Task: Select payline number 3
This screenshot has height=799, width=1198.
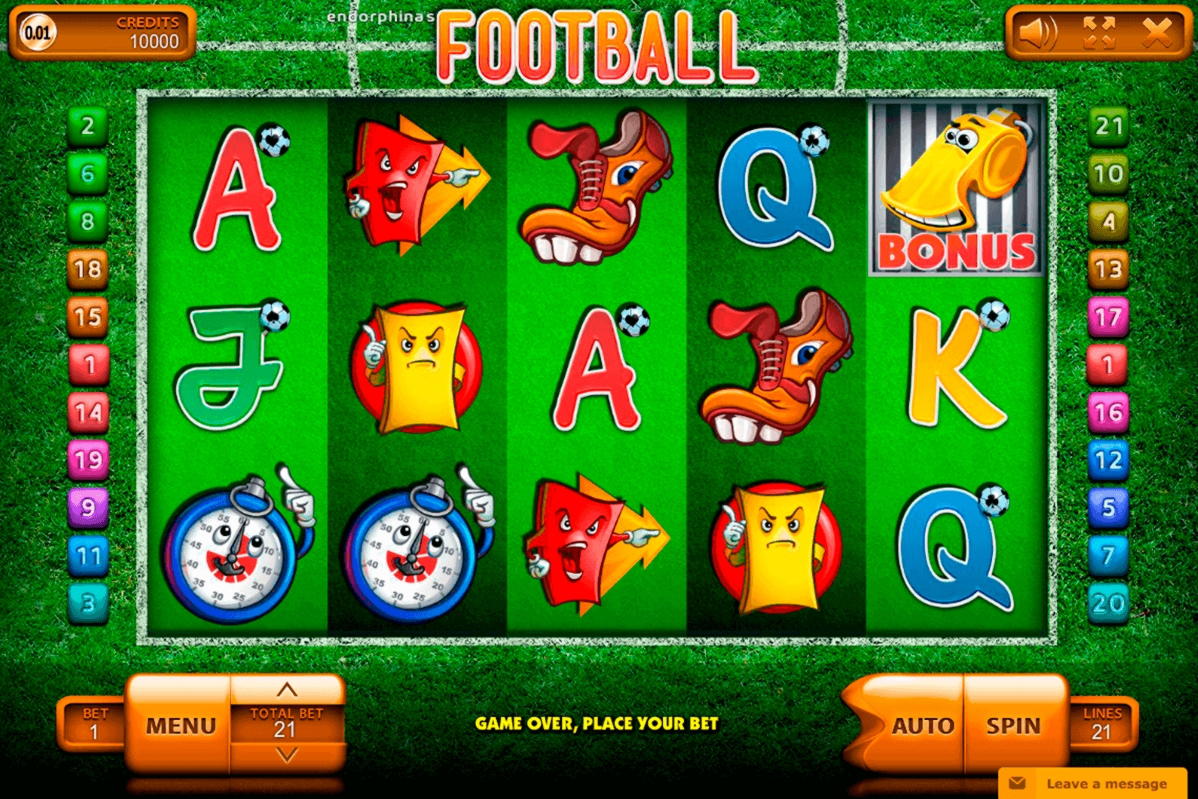Action: pyautogui.click(x=88, y=603)
